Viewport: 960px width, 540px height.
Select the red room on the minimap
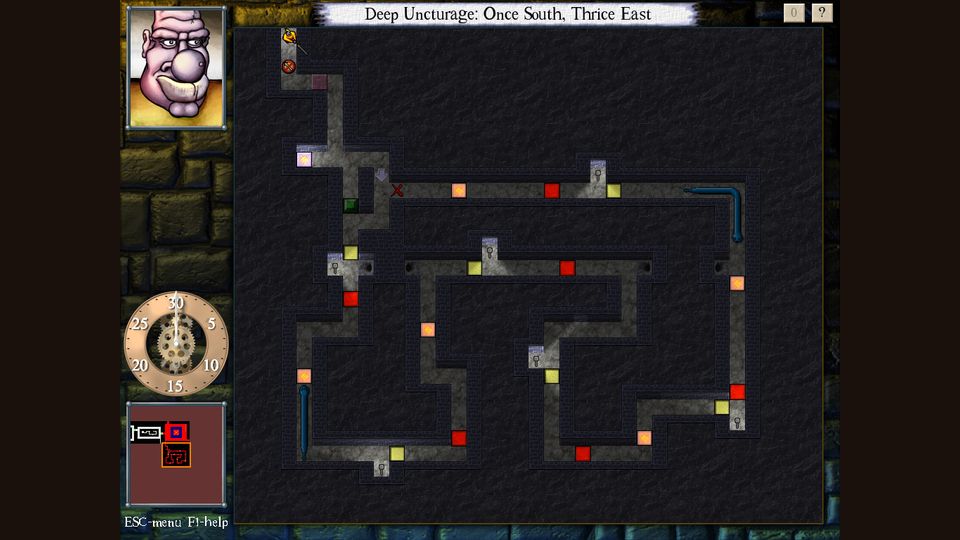click(177, 432)
